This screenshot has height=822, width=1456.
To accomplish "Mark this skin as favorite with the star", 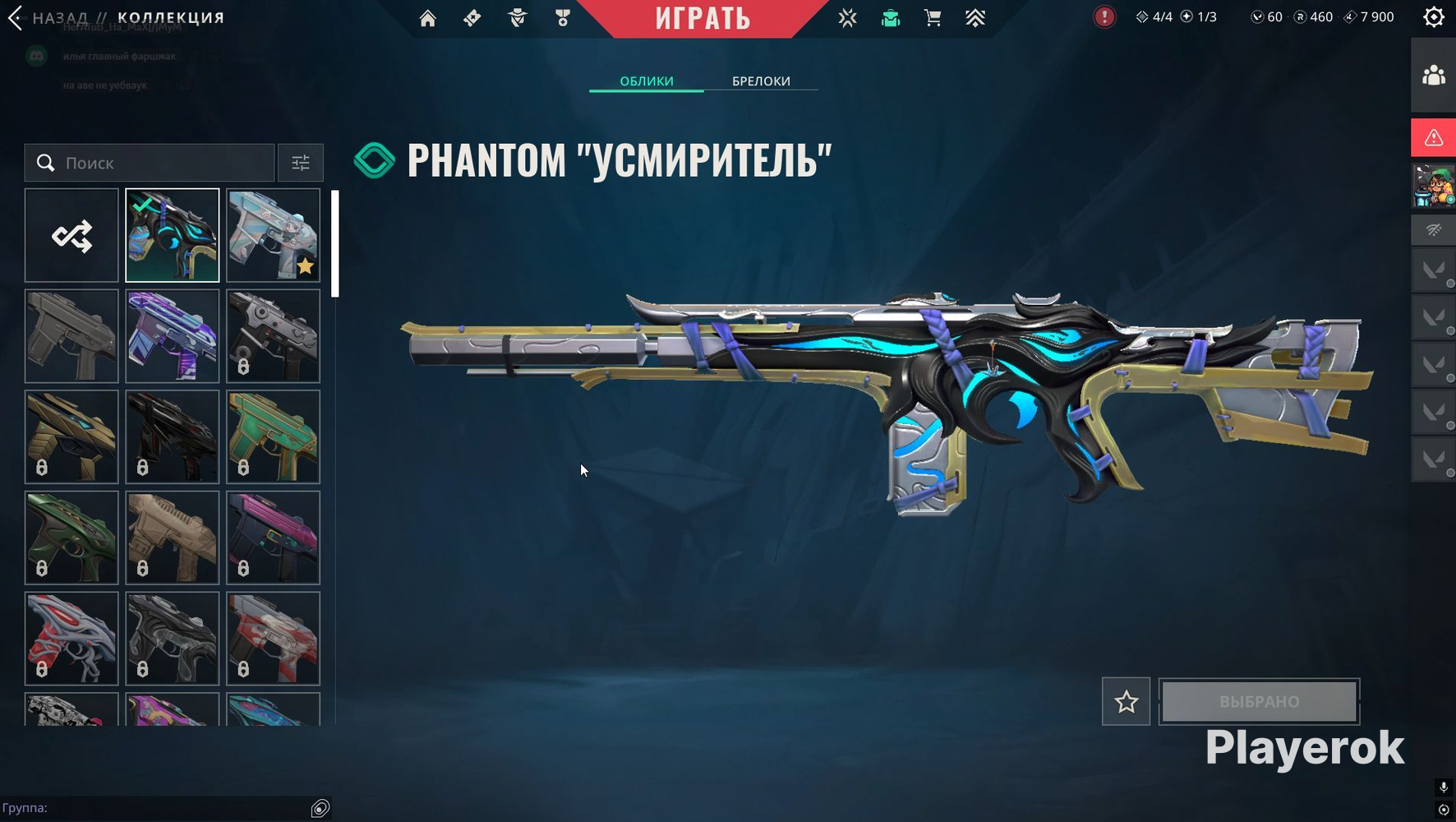I will [1126, 701].
